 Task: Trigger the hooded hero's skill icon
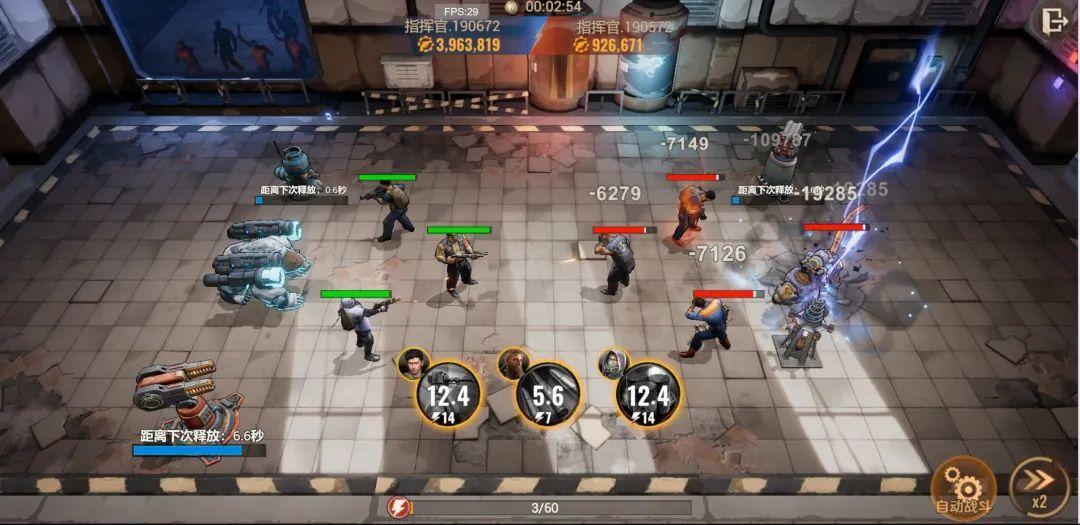tap(647, 394)
